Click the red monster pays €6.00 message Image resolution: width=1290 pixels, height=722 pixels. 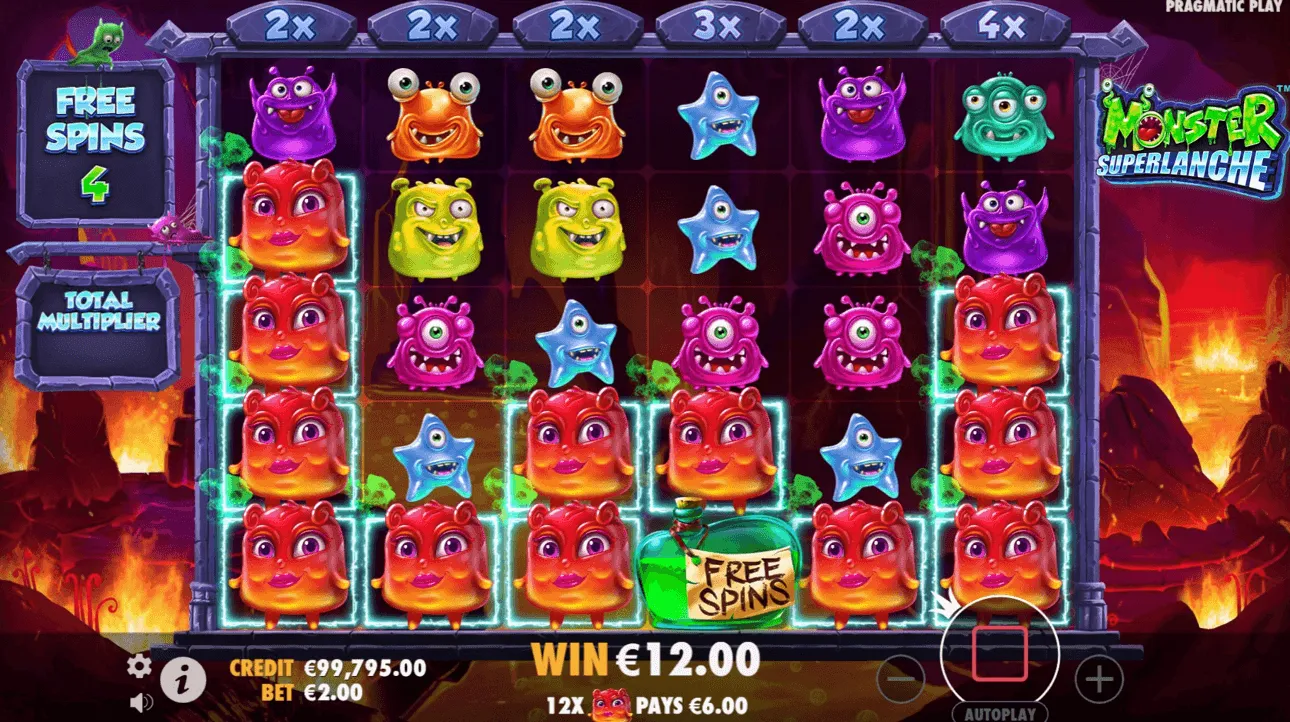(649, 704)
